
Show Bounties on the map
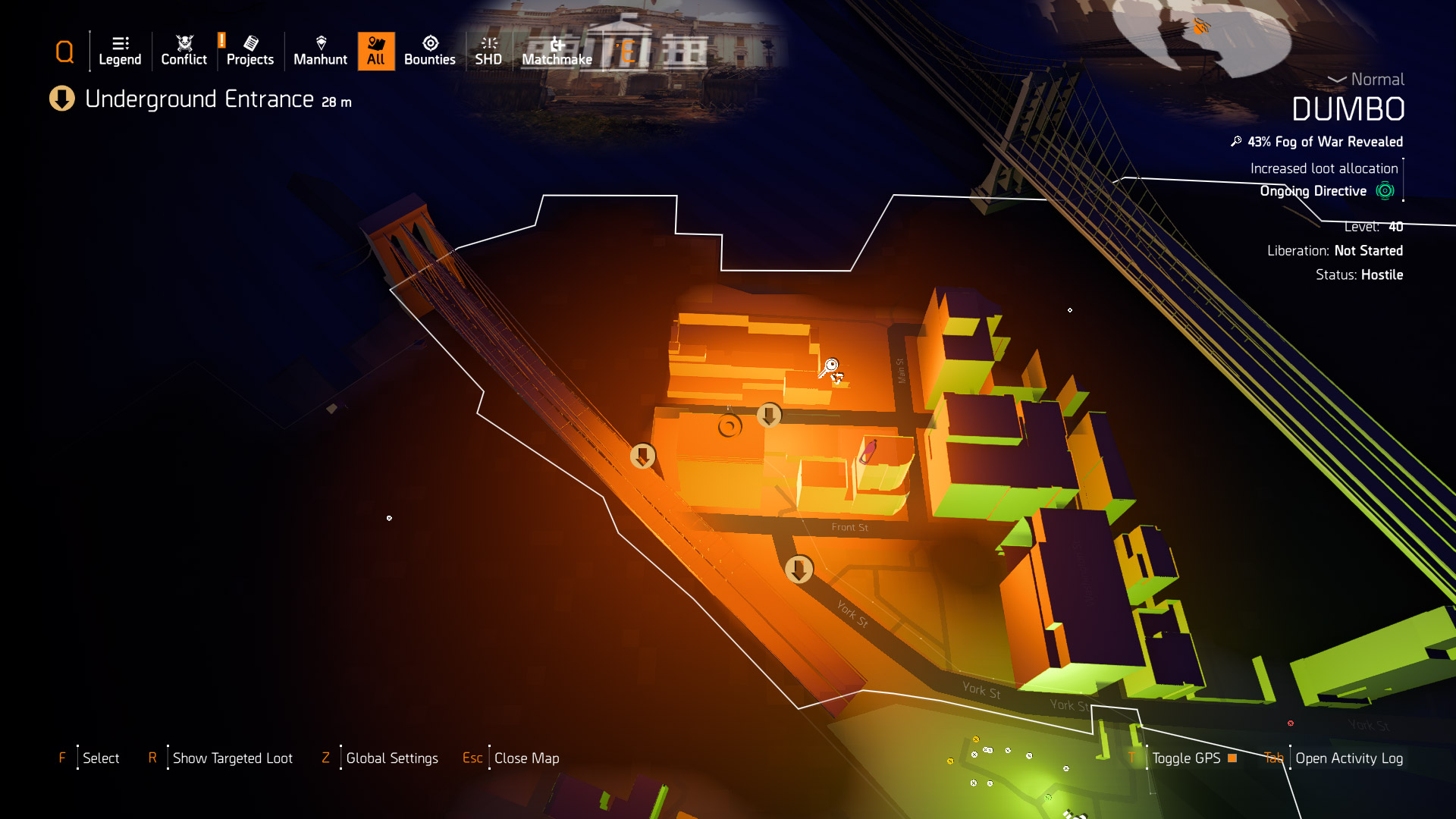point(429,51)
